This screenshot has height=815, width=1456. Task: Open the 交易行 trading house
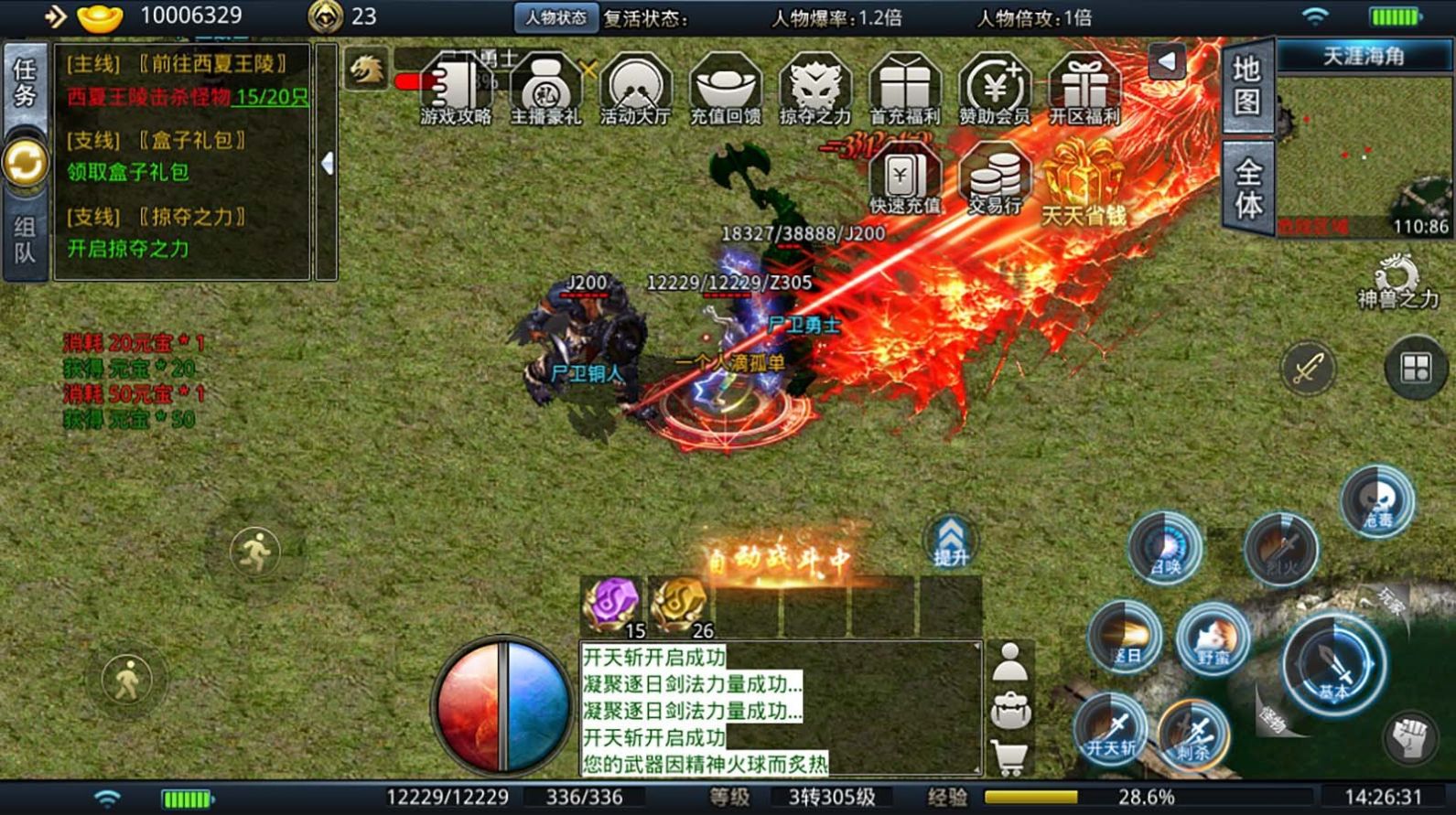994,180
